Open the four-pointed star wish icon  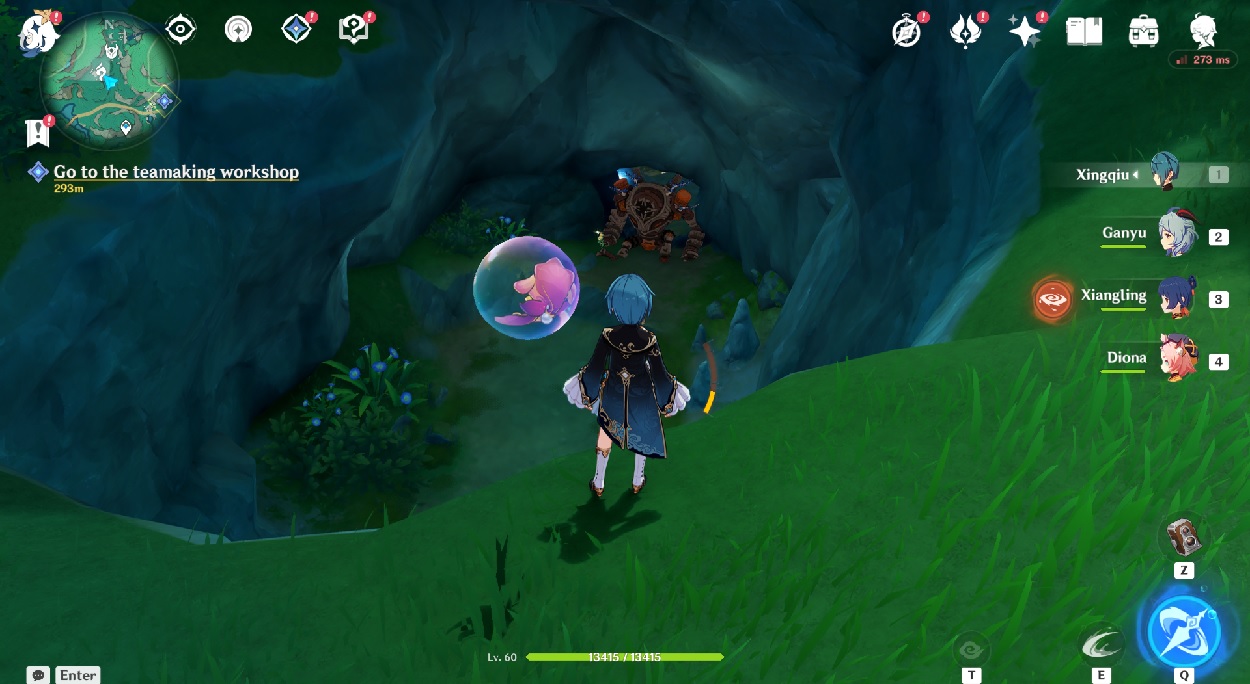1024,31
